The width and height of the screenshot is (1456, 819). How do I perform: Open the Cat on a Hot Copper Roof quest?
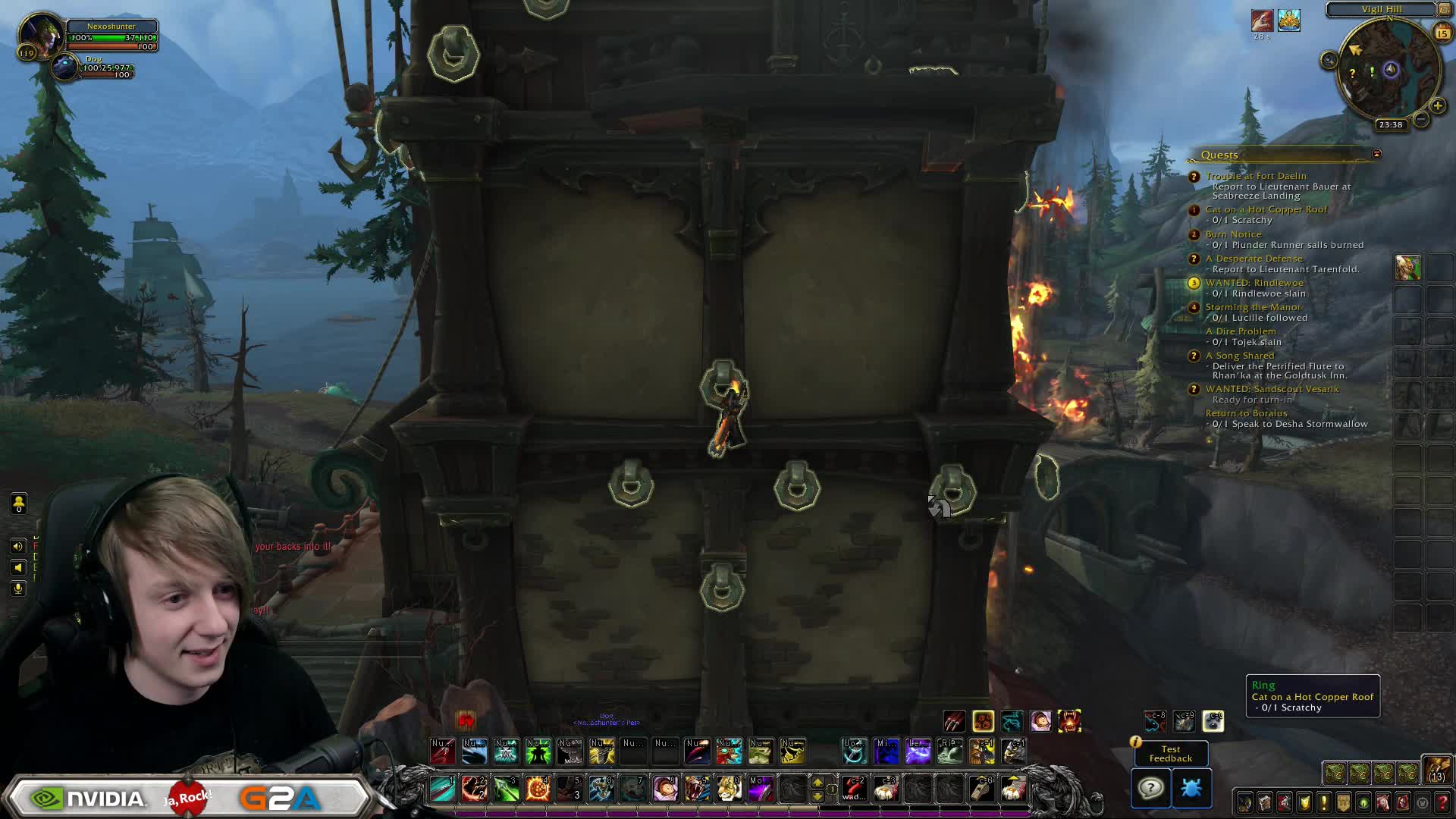pyautogui.click(x=1266, y=209)
